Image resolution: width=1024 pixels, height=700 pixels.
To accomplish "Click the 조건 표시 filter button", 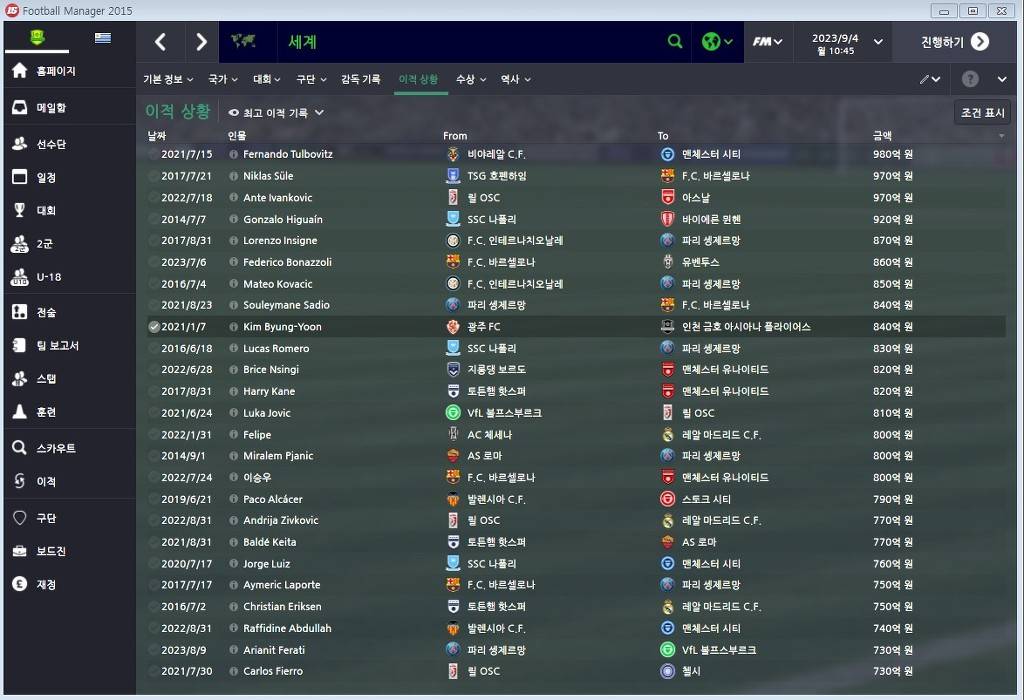I will (x=982, y=113).
